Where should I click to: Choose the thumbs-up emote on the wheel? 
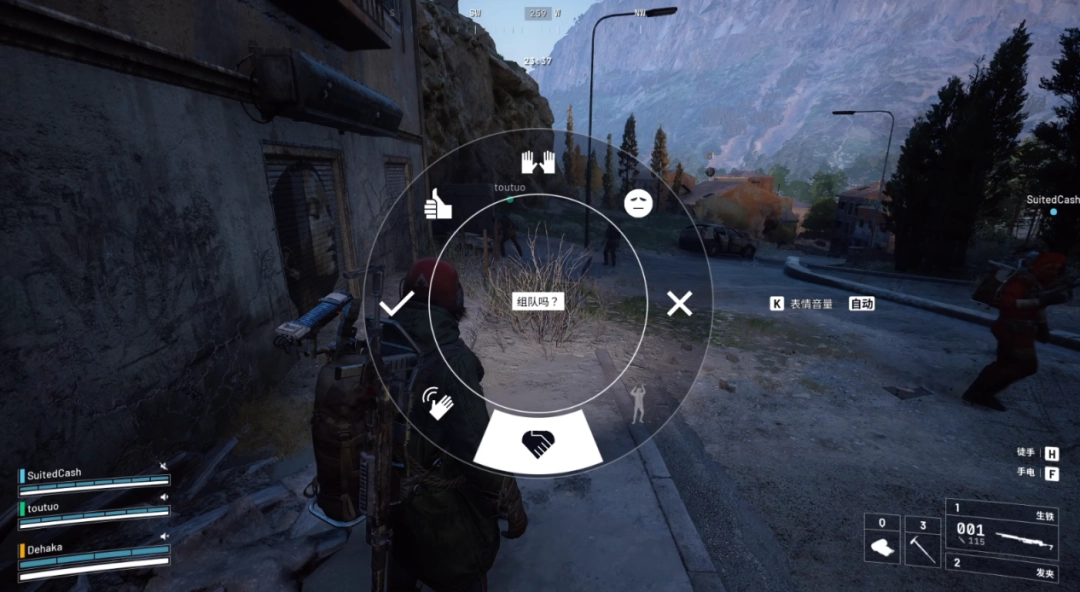438,204
